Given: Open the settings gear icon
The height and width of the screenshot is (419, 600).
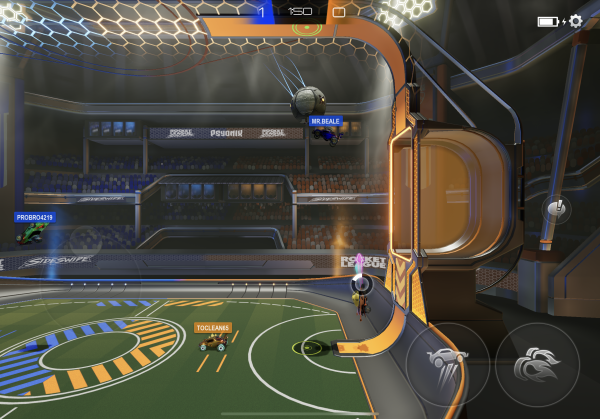Looking at the screenshot, I should [576, 20].
